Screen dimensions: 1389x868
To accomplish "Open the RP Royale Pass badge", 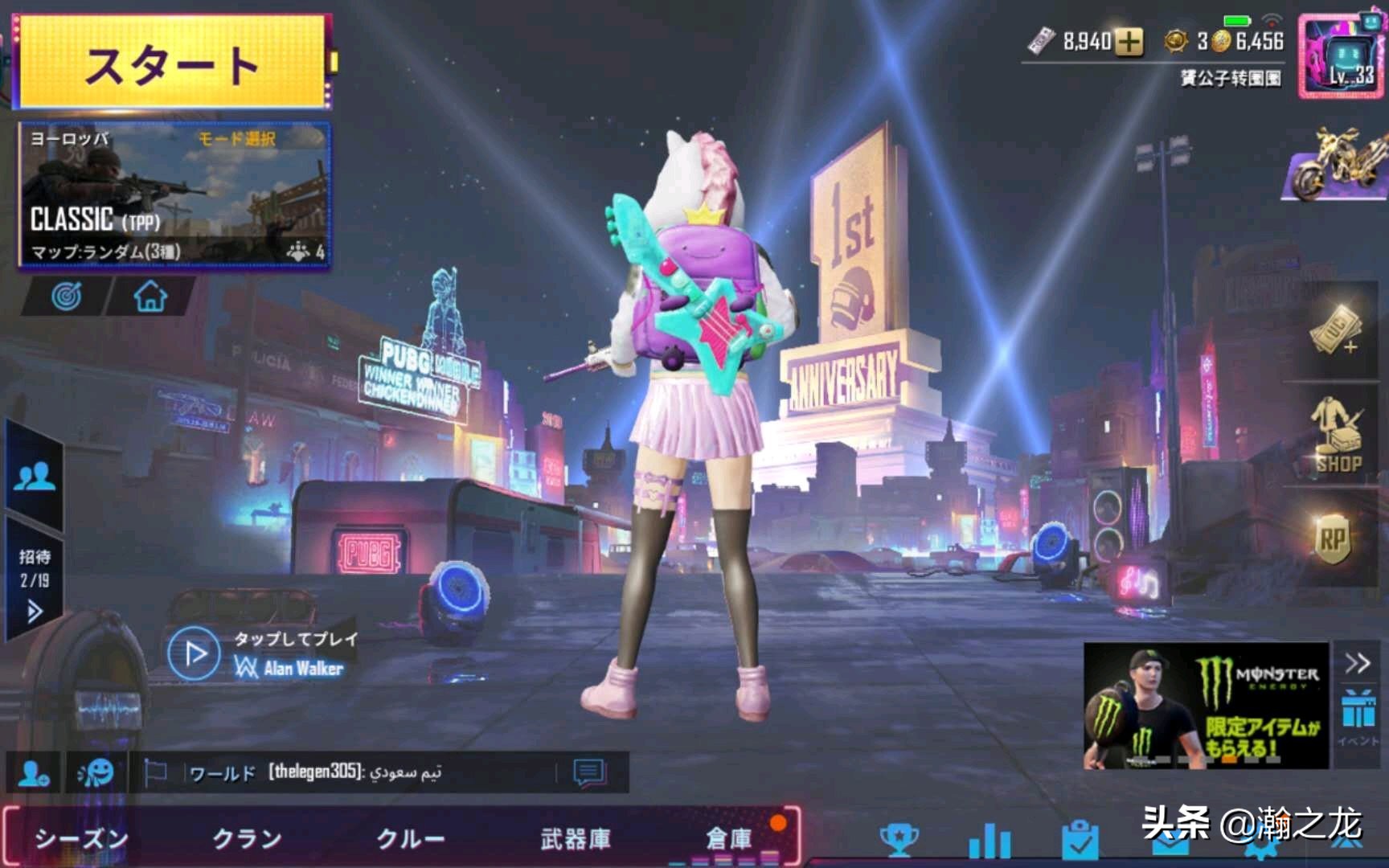I will pos(1333,540).
